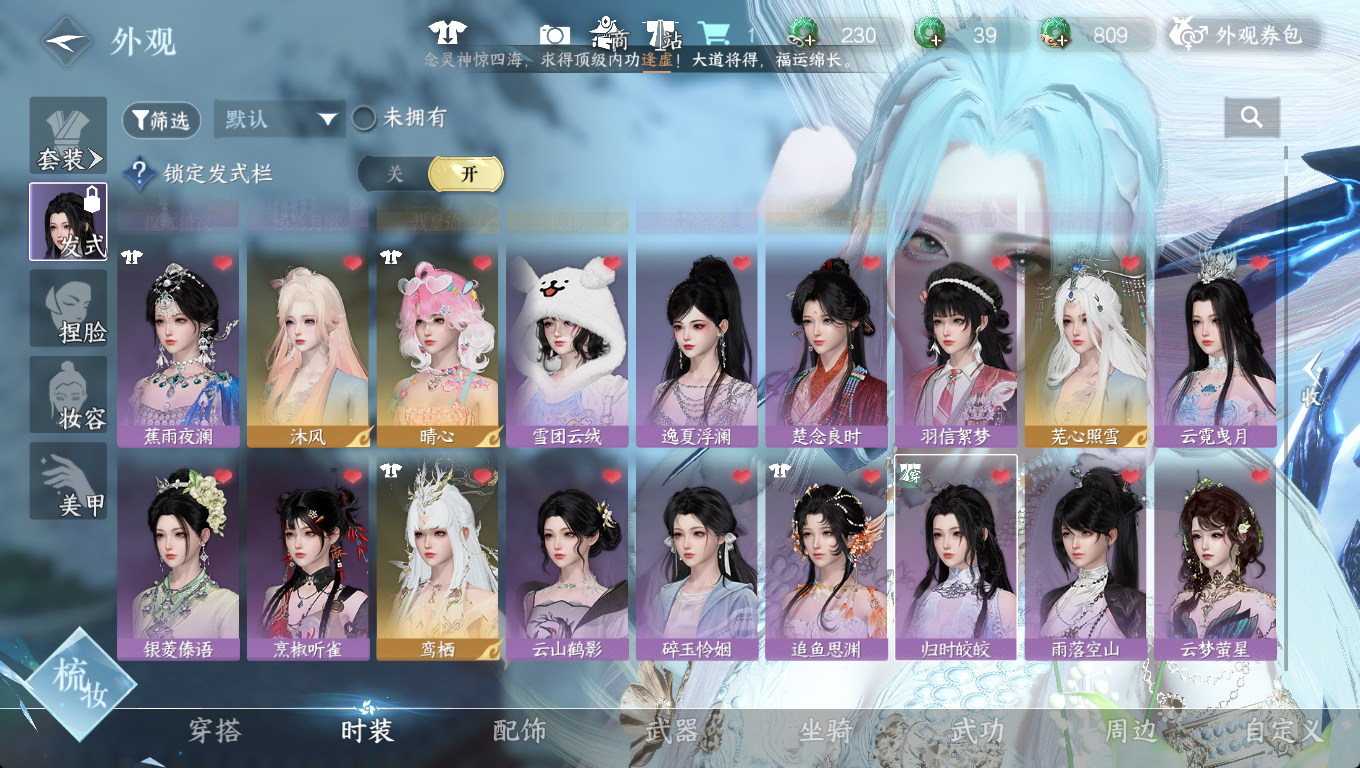The image size is (1360, 768).
Task: Pick the 雪团云绒 bunny hood hairstyle
Action: [567, 346]
